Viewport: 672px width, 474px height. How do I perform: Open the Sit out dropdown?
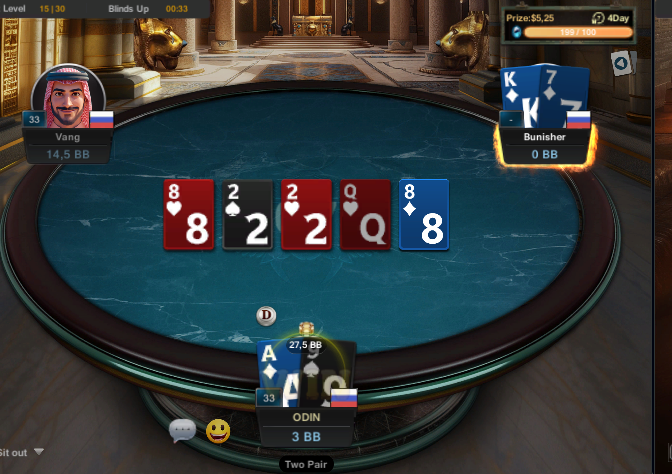click(39, 452)
